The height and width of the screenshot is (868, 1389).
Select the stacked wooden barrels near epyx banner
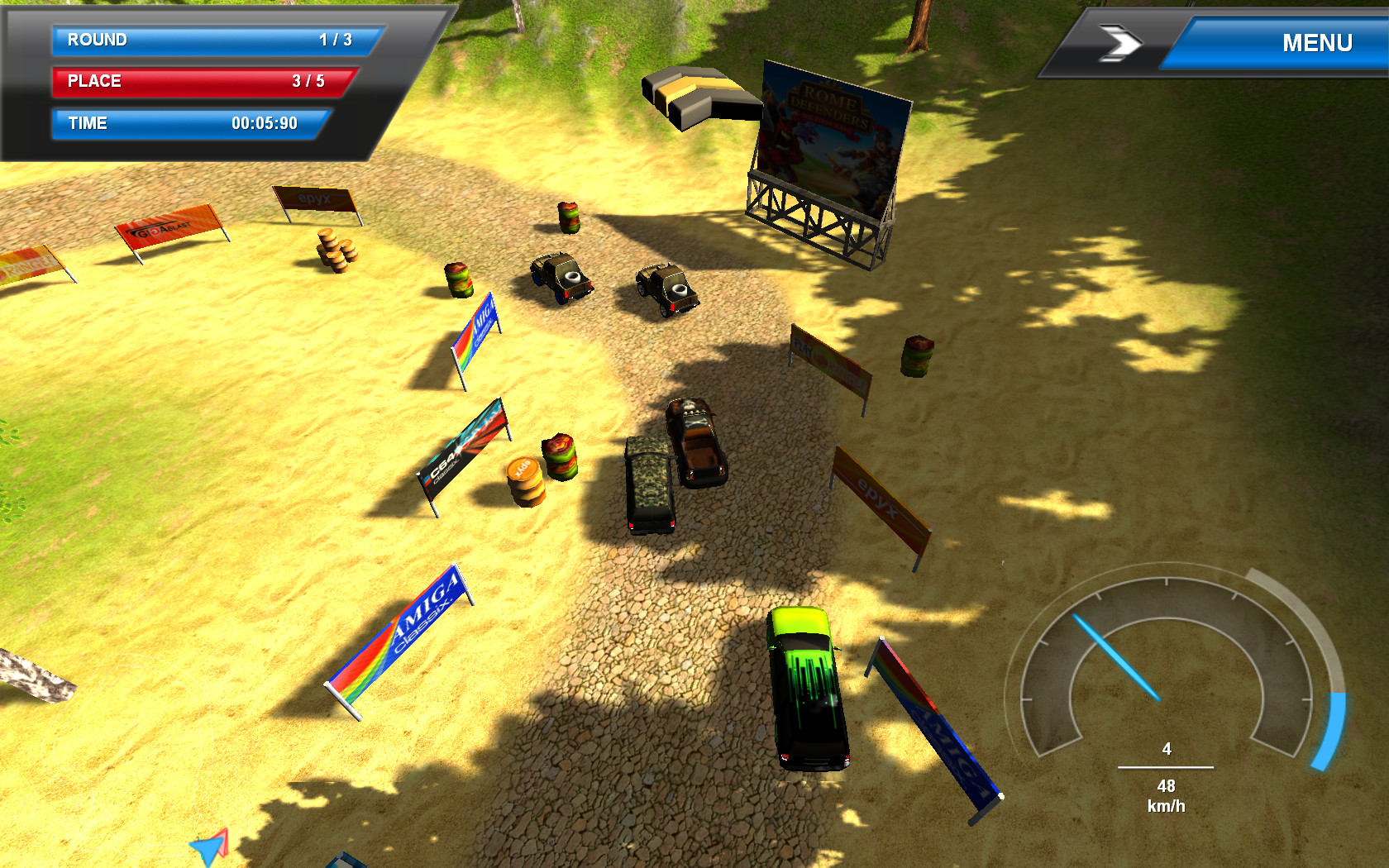[336, 248]
